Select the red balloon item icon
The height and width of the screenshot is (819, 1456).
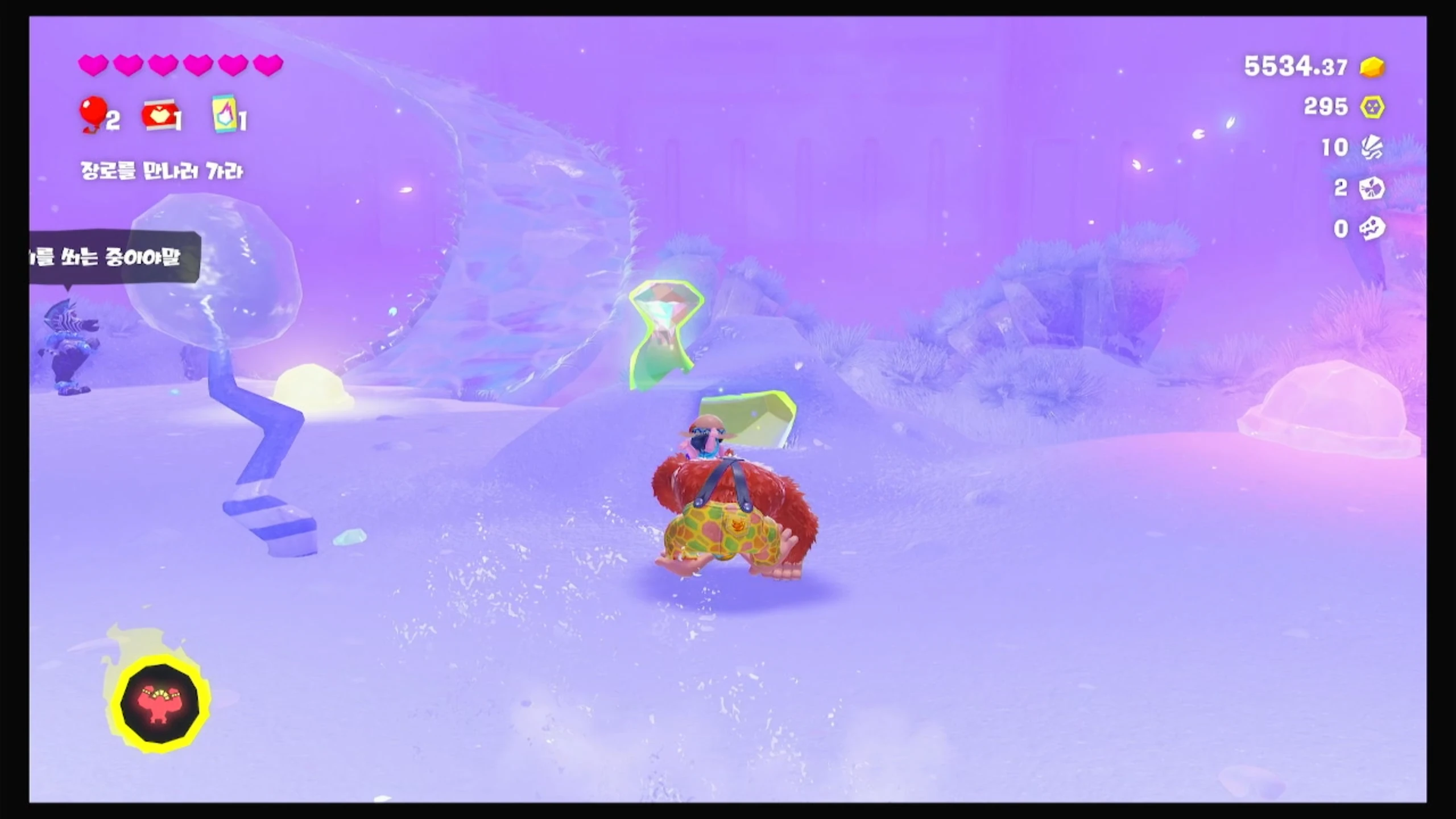pyautogui.click(x=93, y=114)
